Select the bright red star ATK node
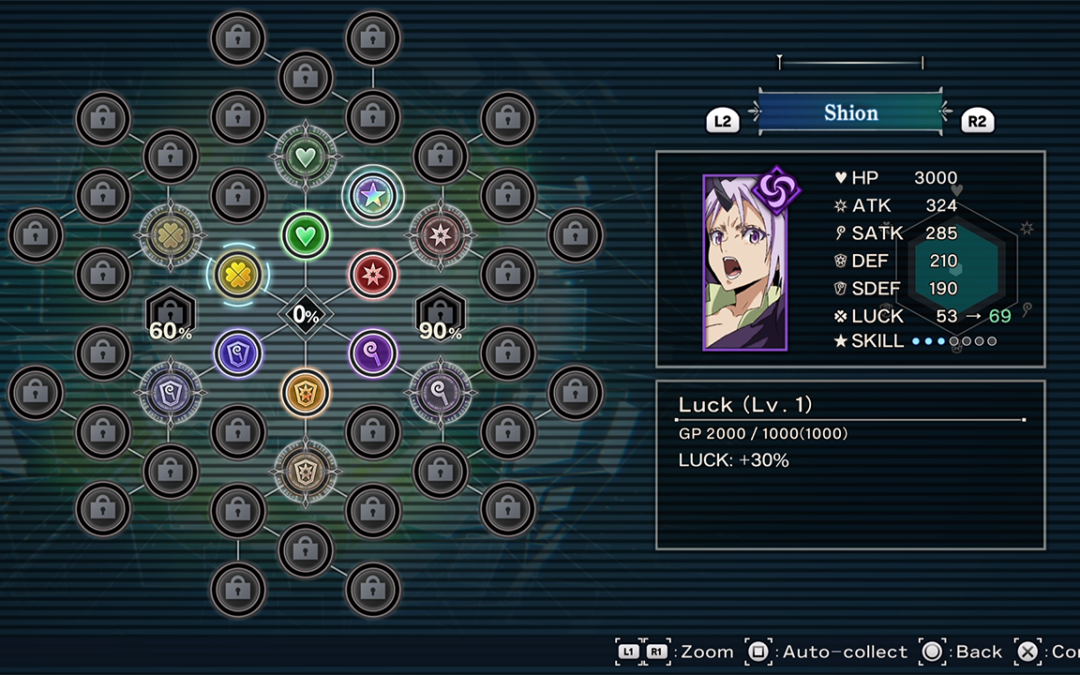 pos(372,274)
